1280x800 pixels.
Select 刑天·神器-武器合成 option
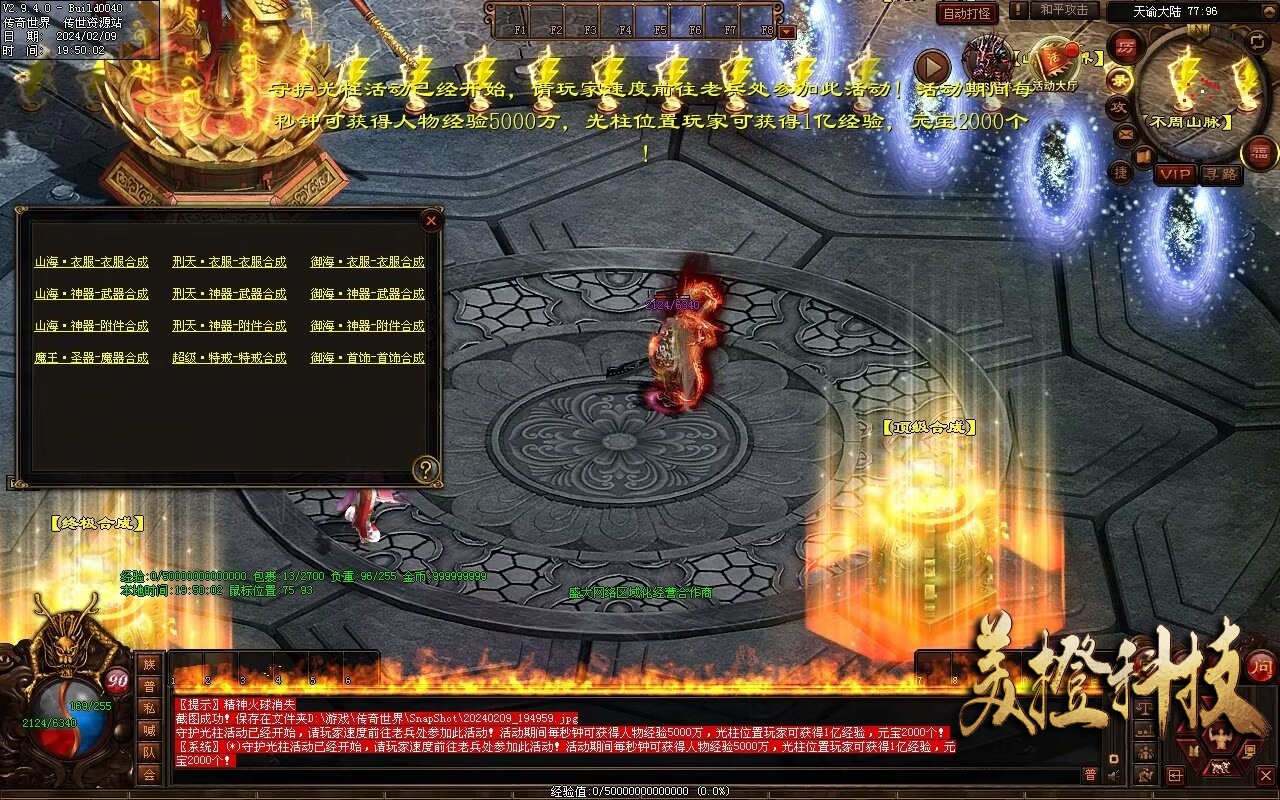pos(229,294)
